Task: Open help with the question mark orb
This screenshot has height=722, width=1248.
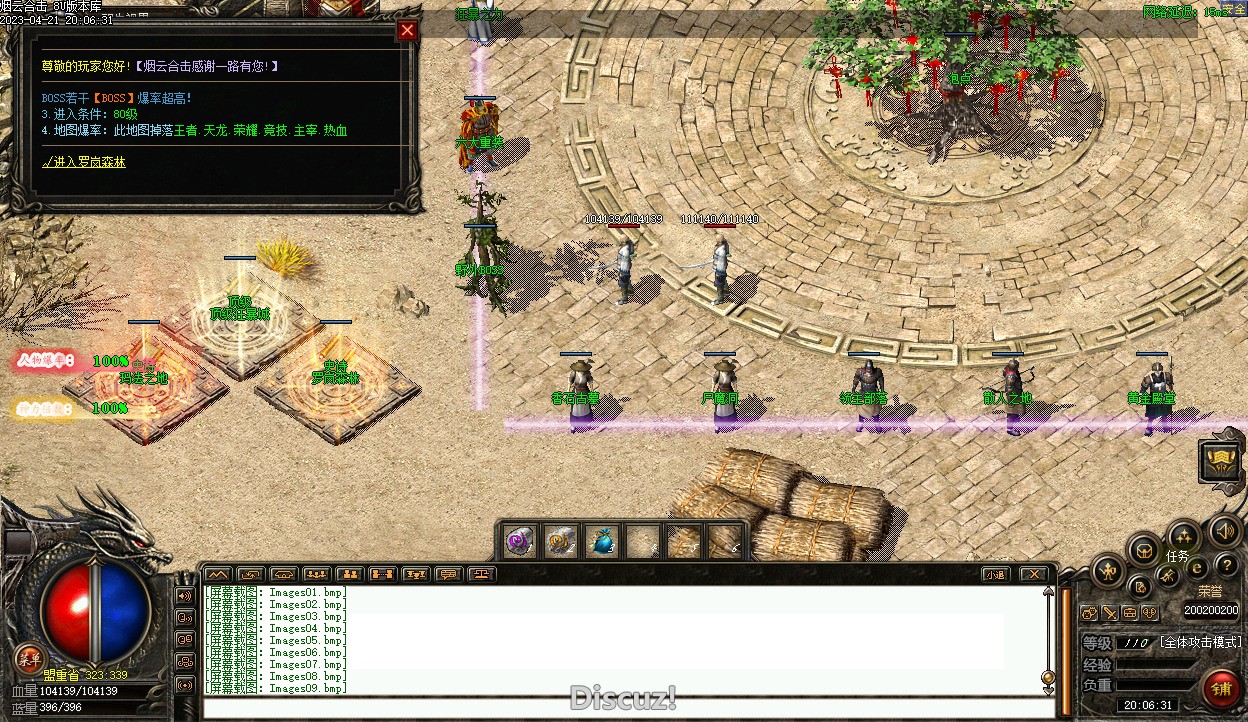Action: coord(1225,567)
